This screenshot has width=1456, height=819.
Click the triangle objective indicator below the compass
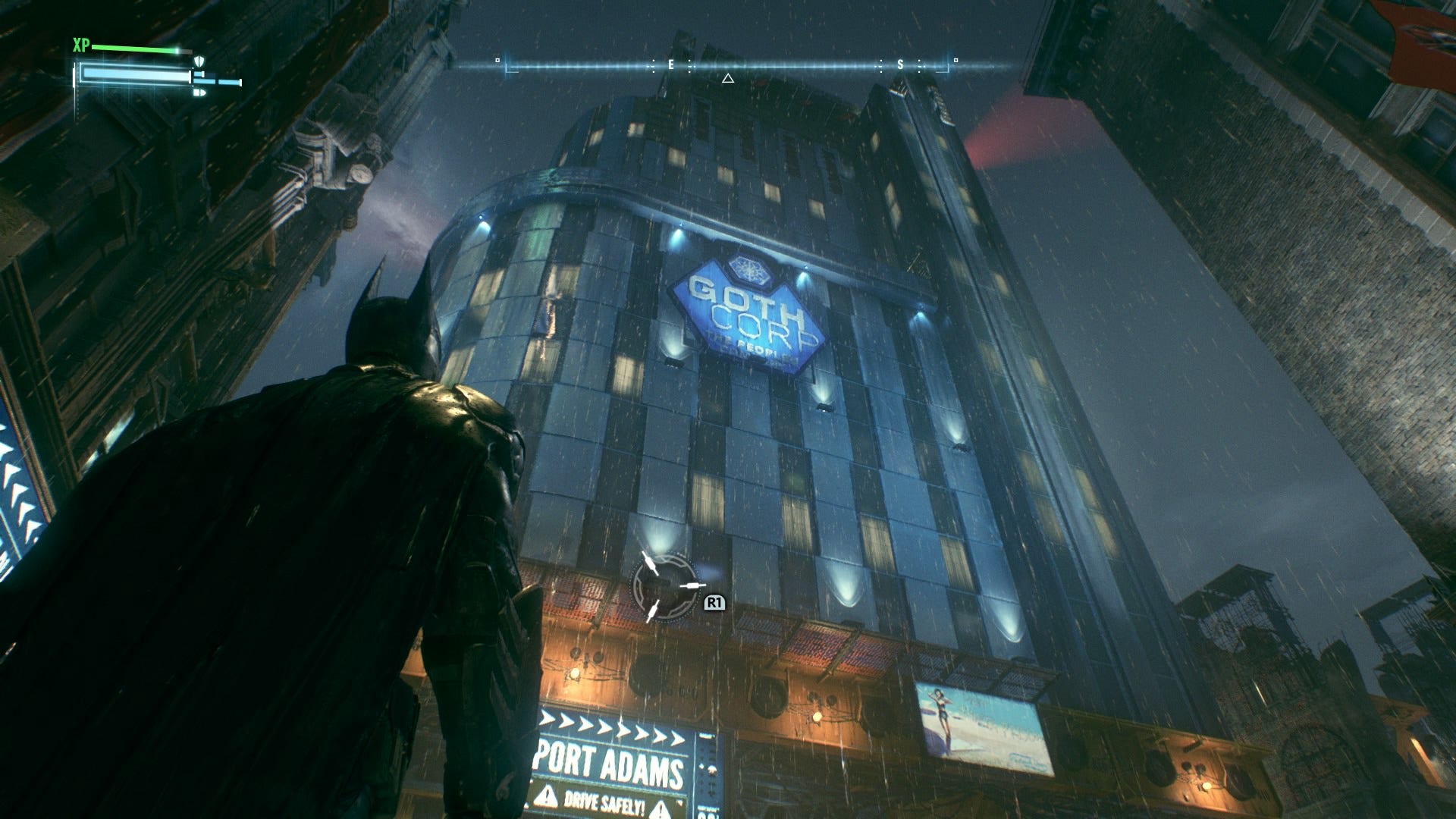[729, 77]
